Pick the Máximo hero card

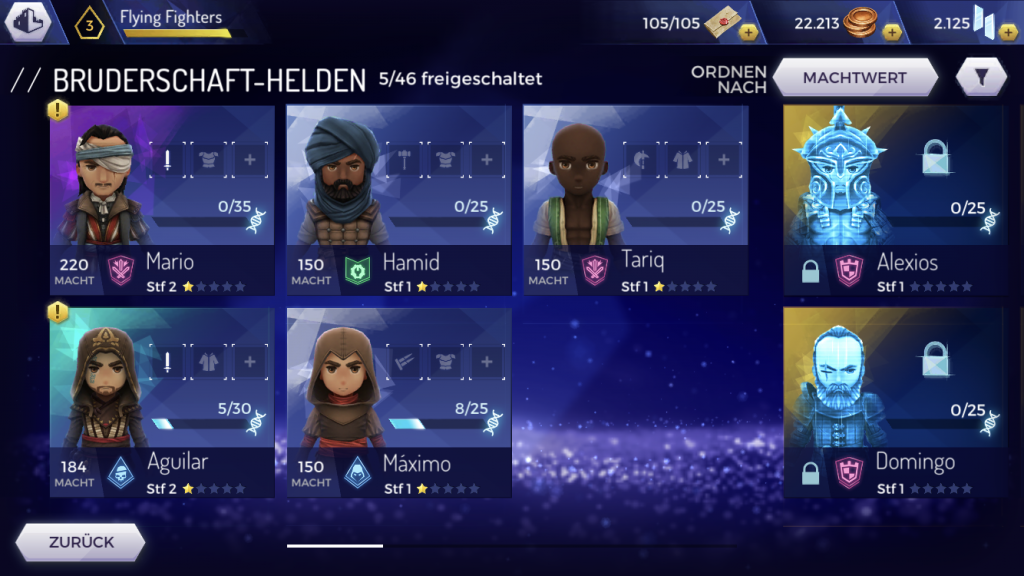[399, 402]
